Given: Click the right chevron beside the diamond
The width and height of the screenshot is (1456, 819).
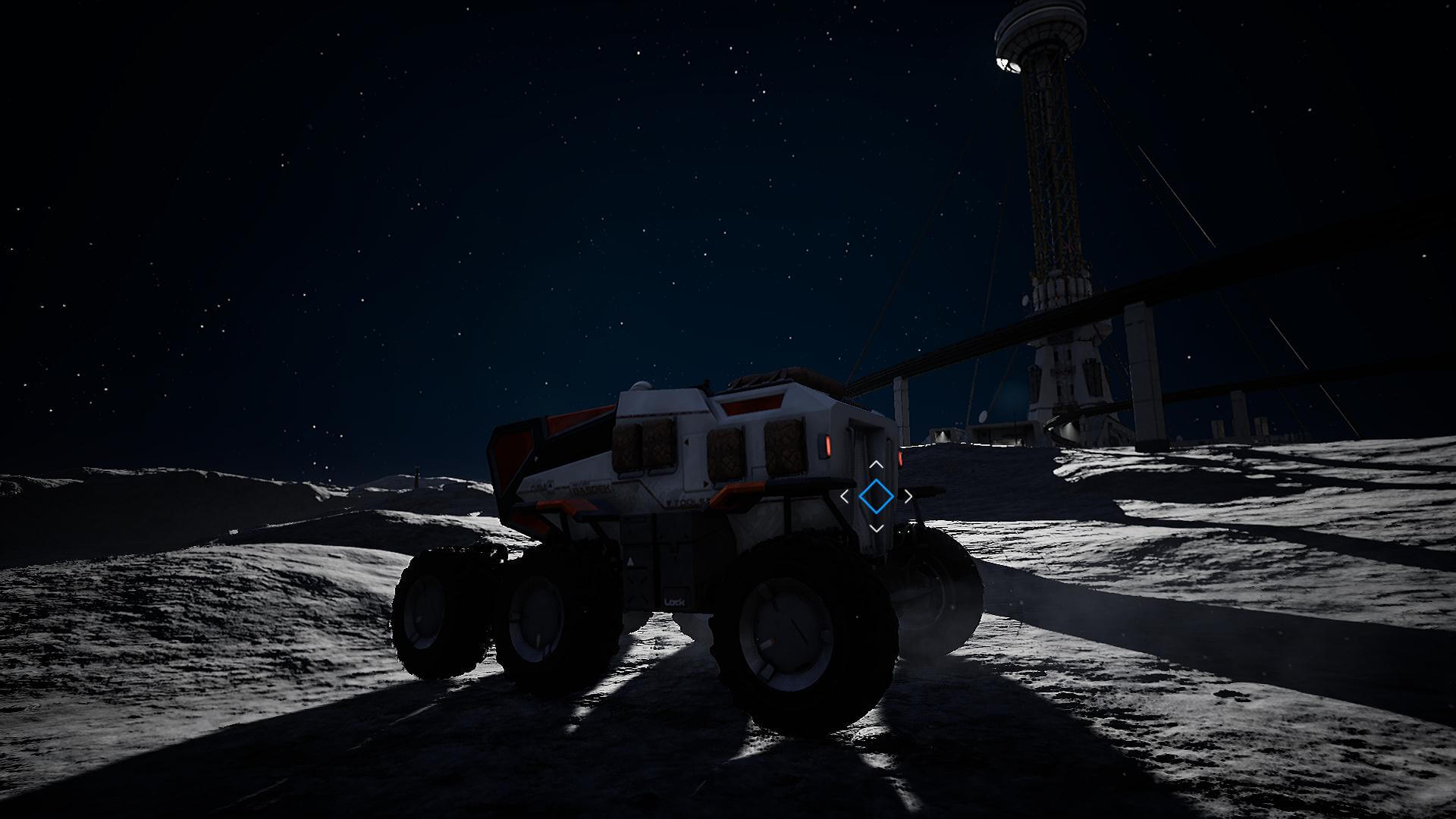Looking at the screenshot, I should [x=908, y=497].
